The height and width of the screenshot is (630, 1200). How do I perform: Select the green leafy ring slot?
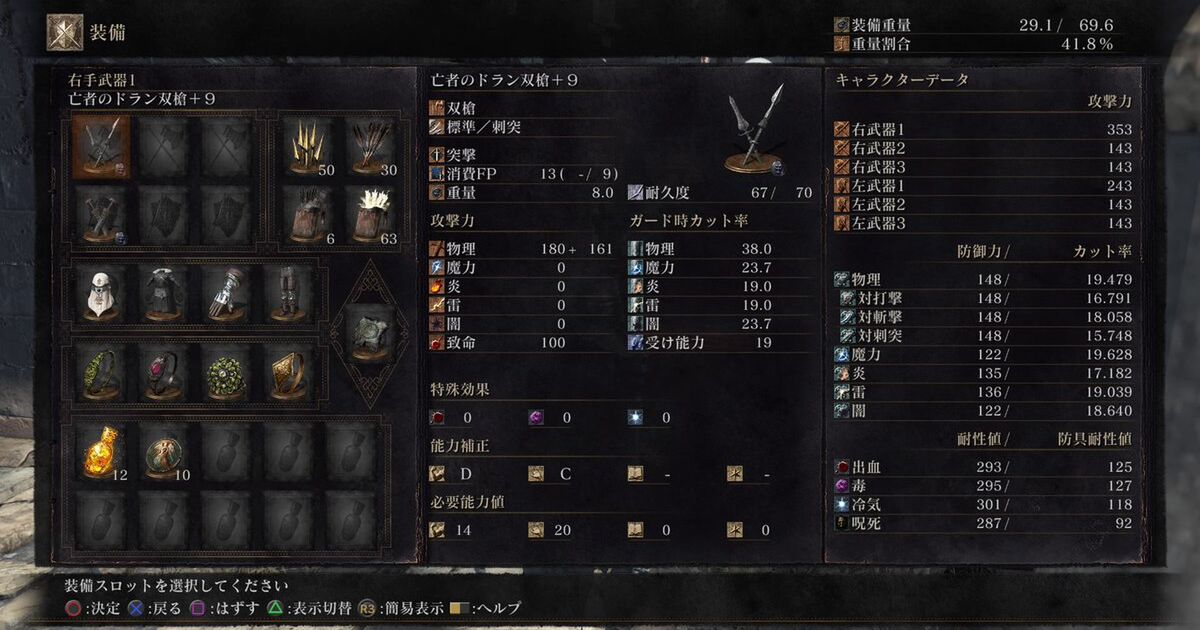101,372
